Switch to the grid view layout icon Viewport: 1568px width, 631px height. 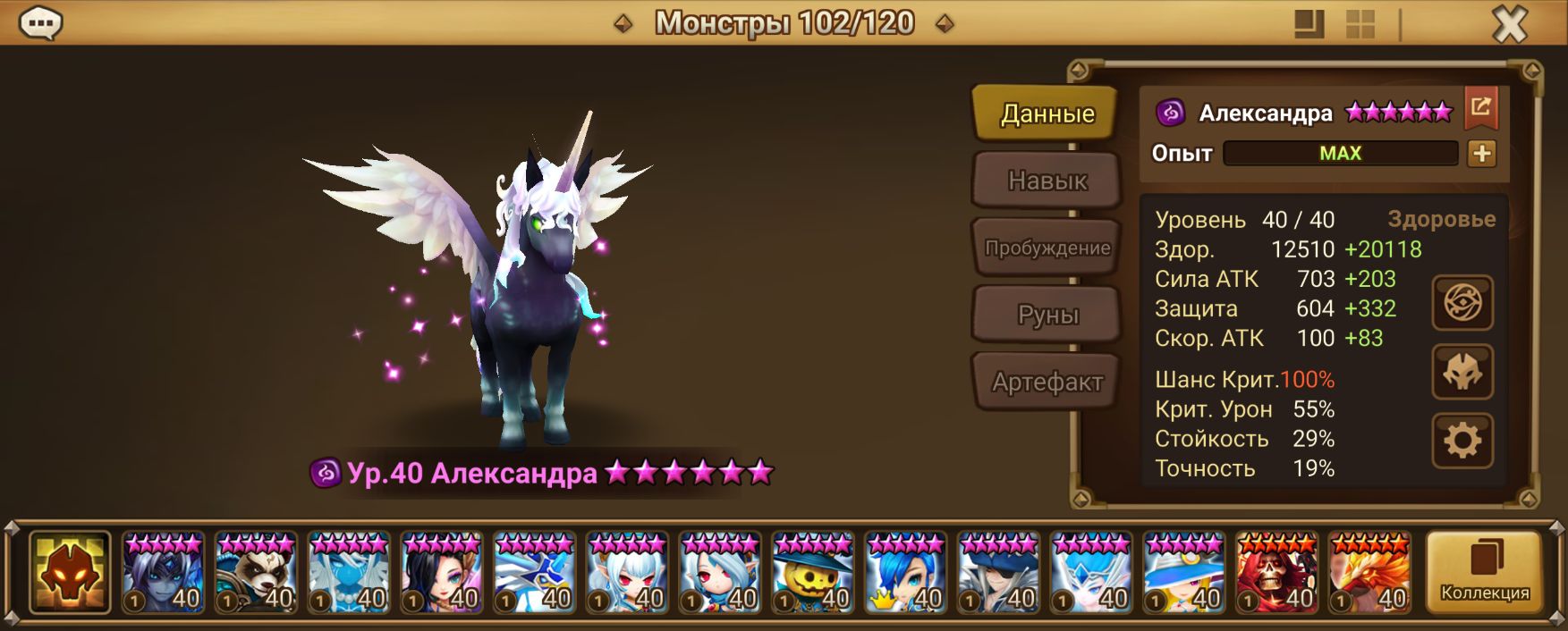[1360, 24]
